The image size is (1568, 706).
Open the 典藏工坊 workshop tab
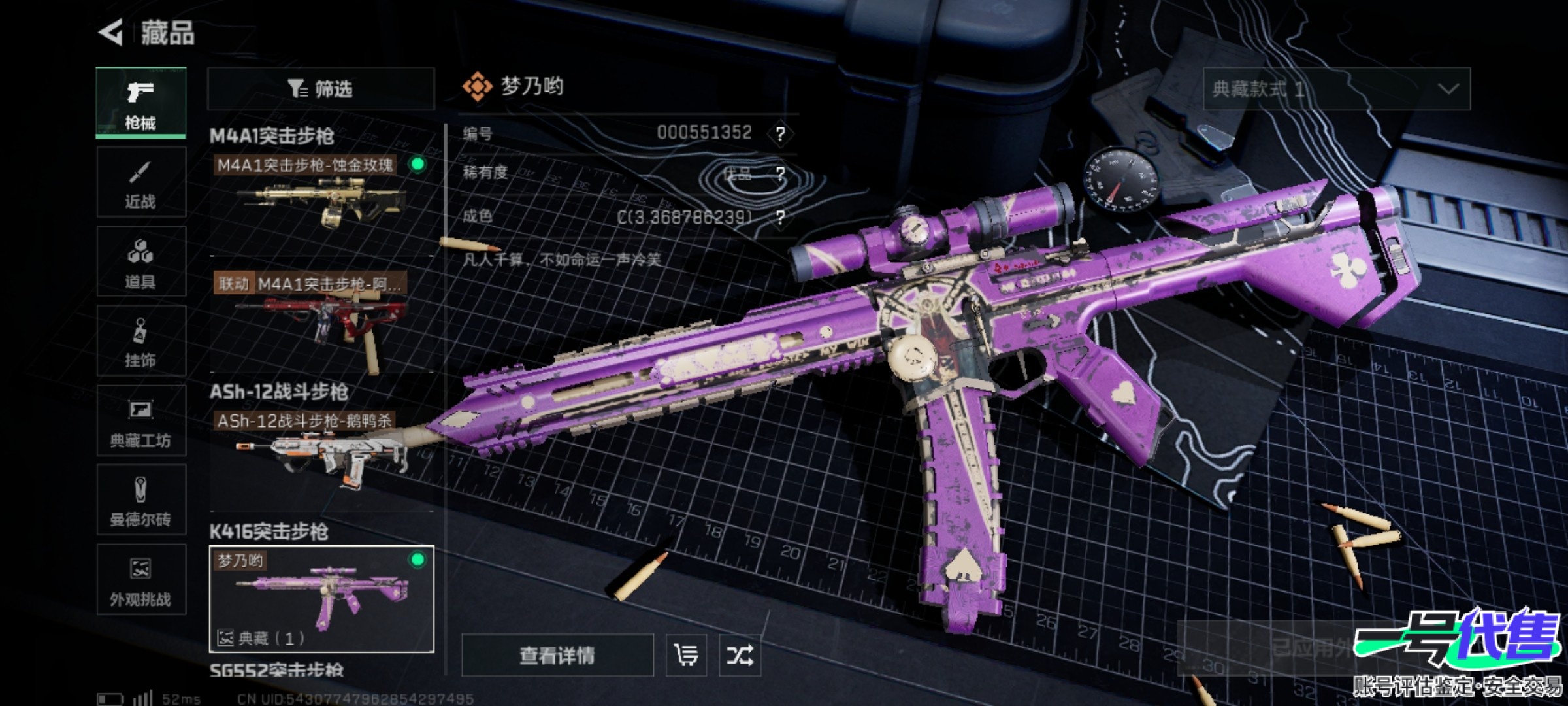[x=140, y=421]
